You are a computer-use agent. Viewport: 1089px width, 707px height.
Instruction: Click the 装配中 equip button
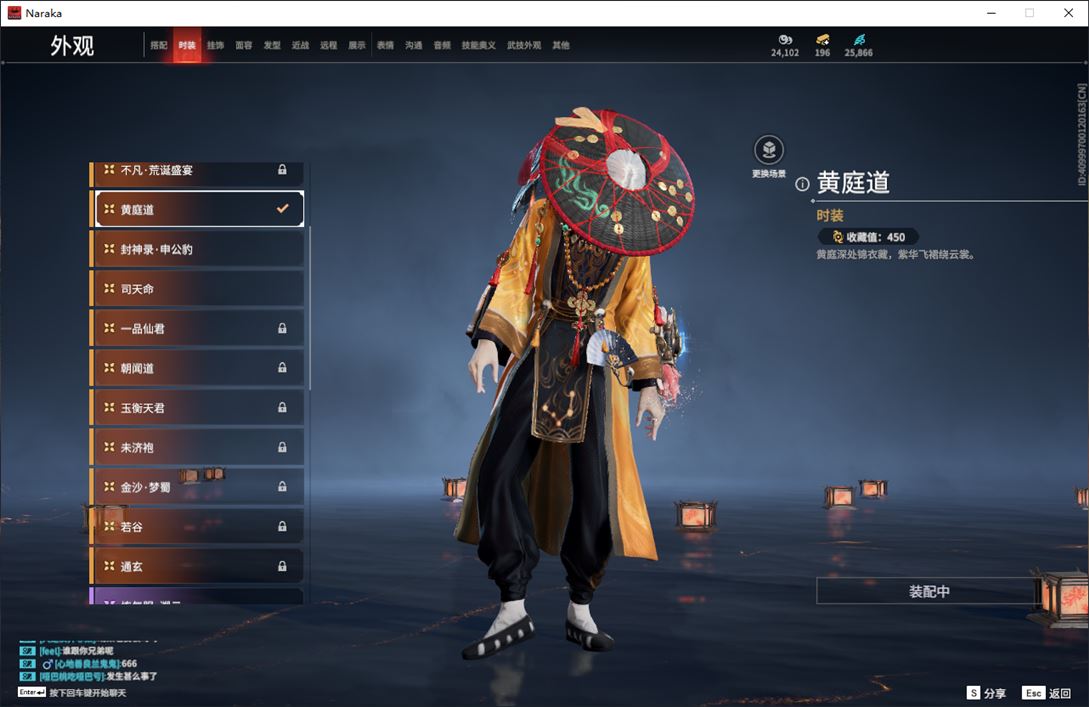(928, 591)
